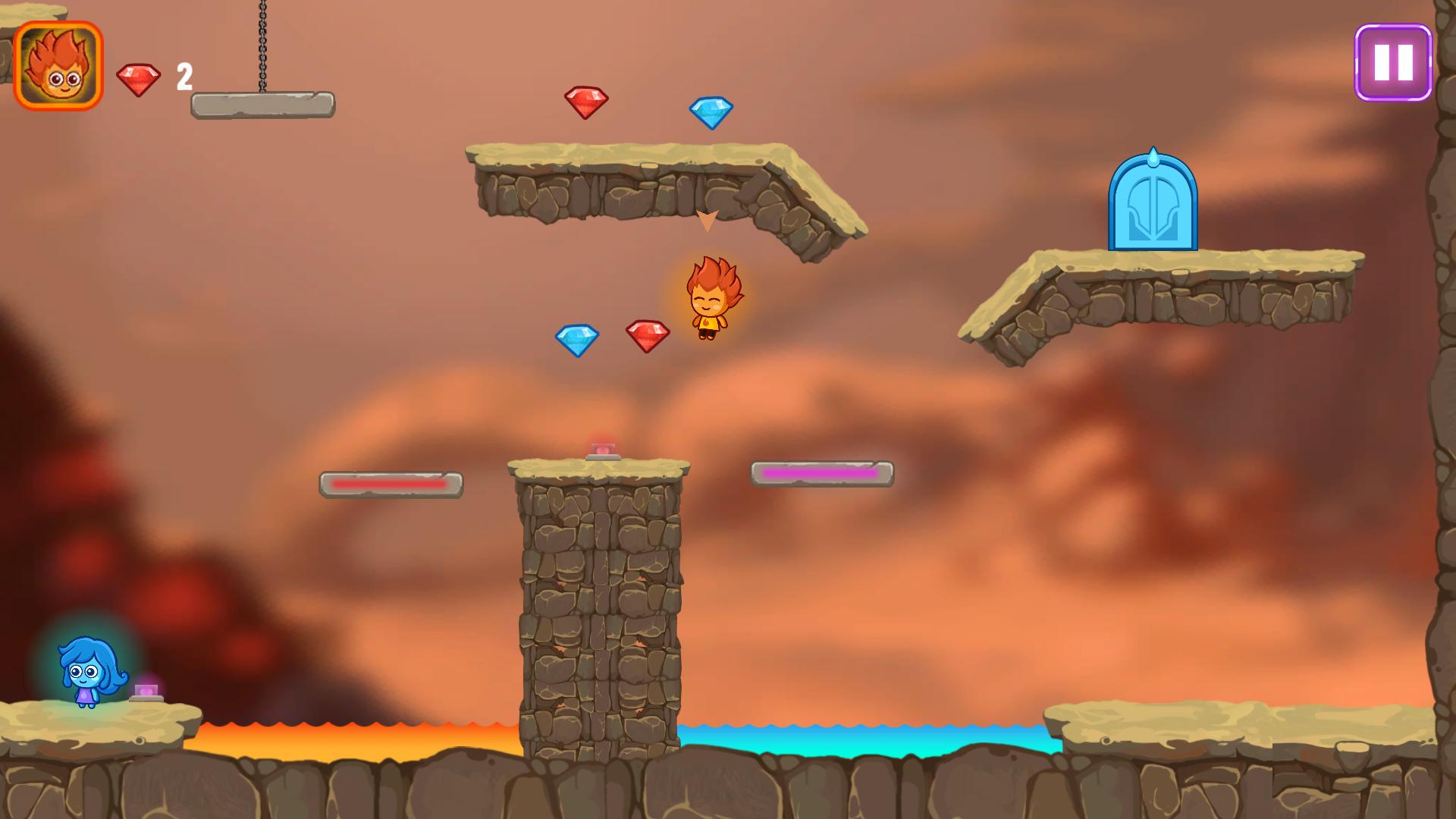This screenshot has height=819, width=1456.
Task: Click the blue exit door
Action: (x=1153, y=204)
